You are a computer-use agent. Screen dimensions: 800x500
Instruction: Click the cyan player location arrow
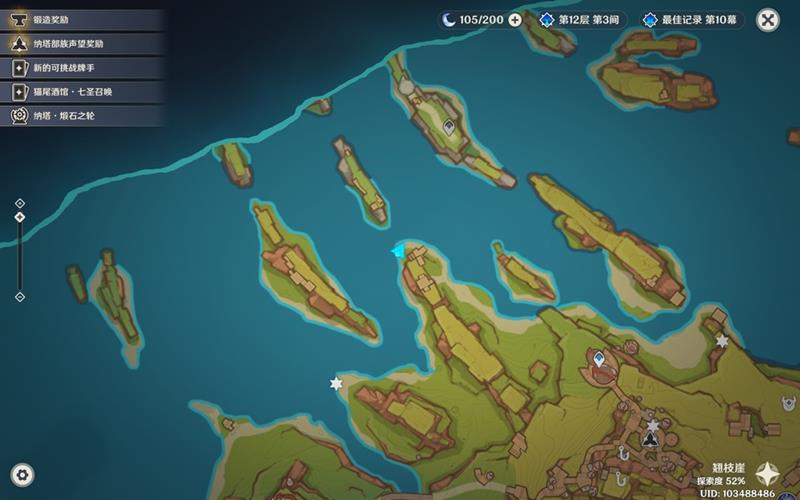[400, 250]
